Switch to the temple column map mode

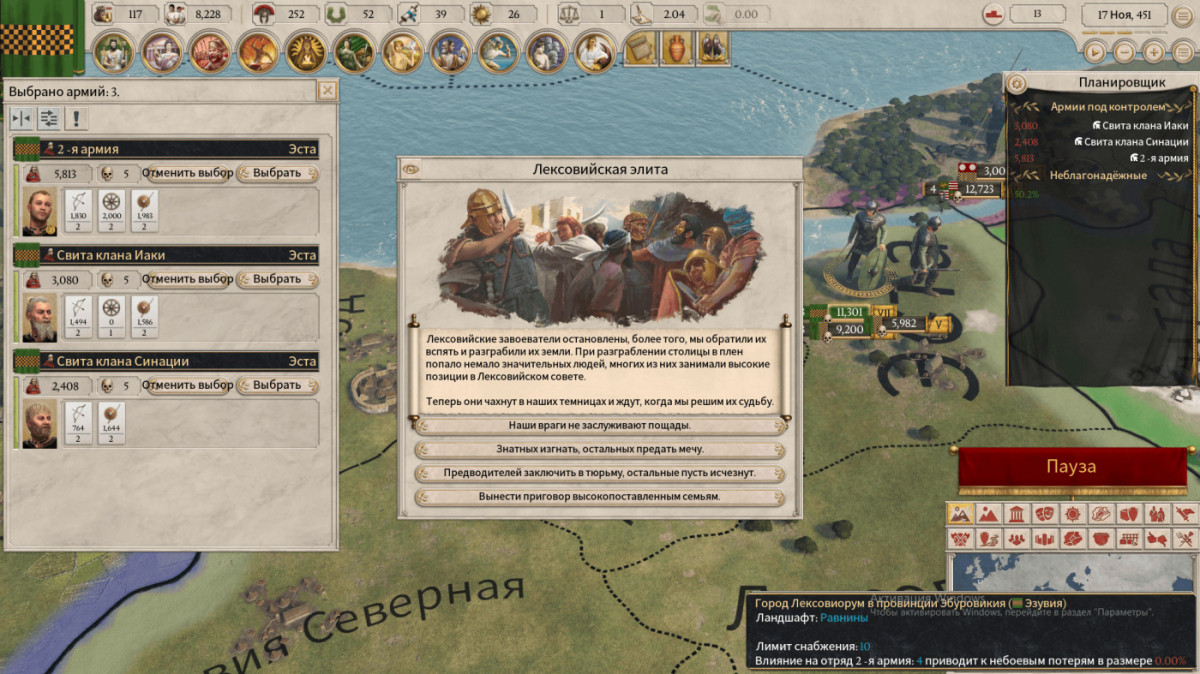pos(1016,514)
